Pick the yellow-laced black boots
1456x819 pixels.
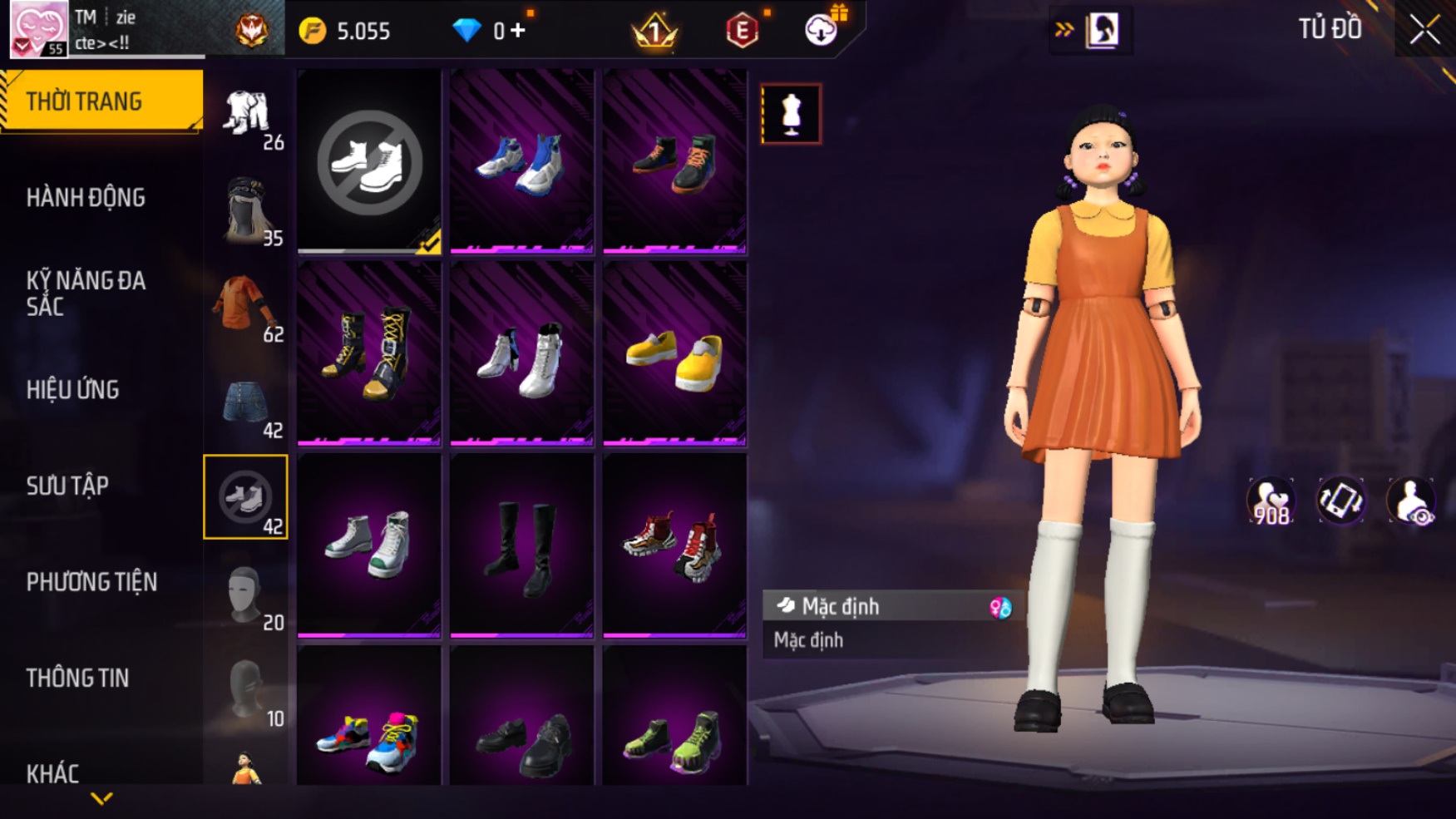[369, 354]
